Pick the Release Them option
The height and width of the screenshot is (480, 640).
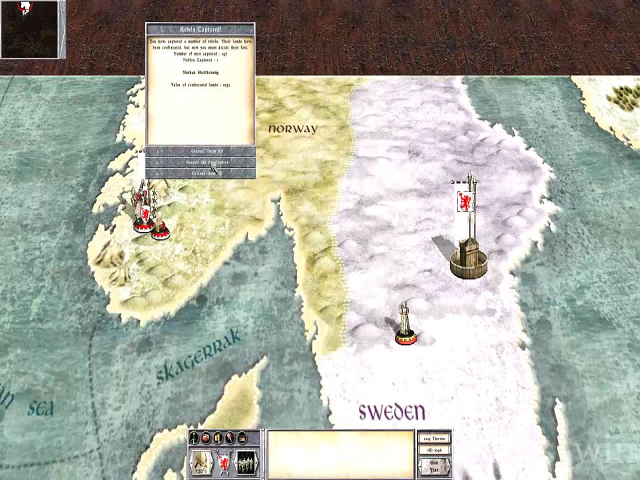(201, 173)
